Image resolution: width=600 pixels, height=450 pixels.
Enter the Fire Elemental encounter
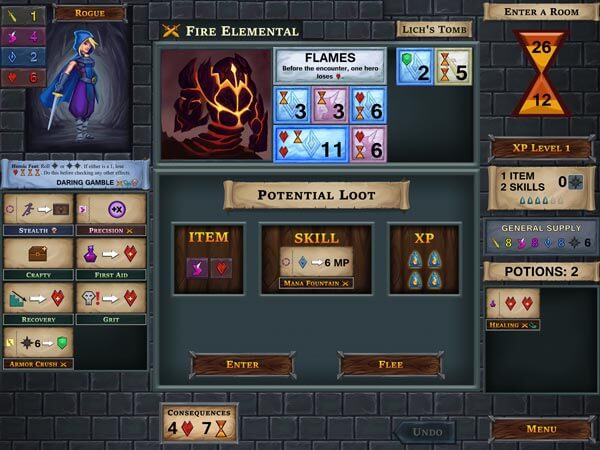click(243, 365)
